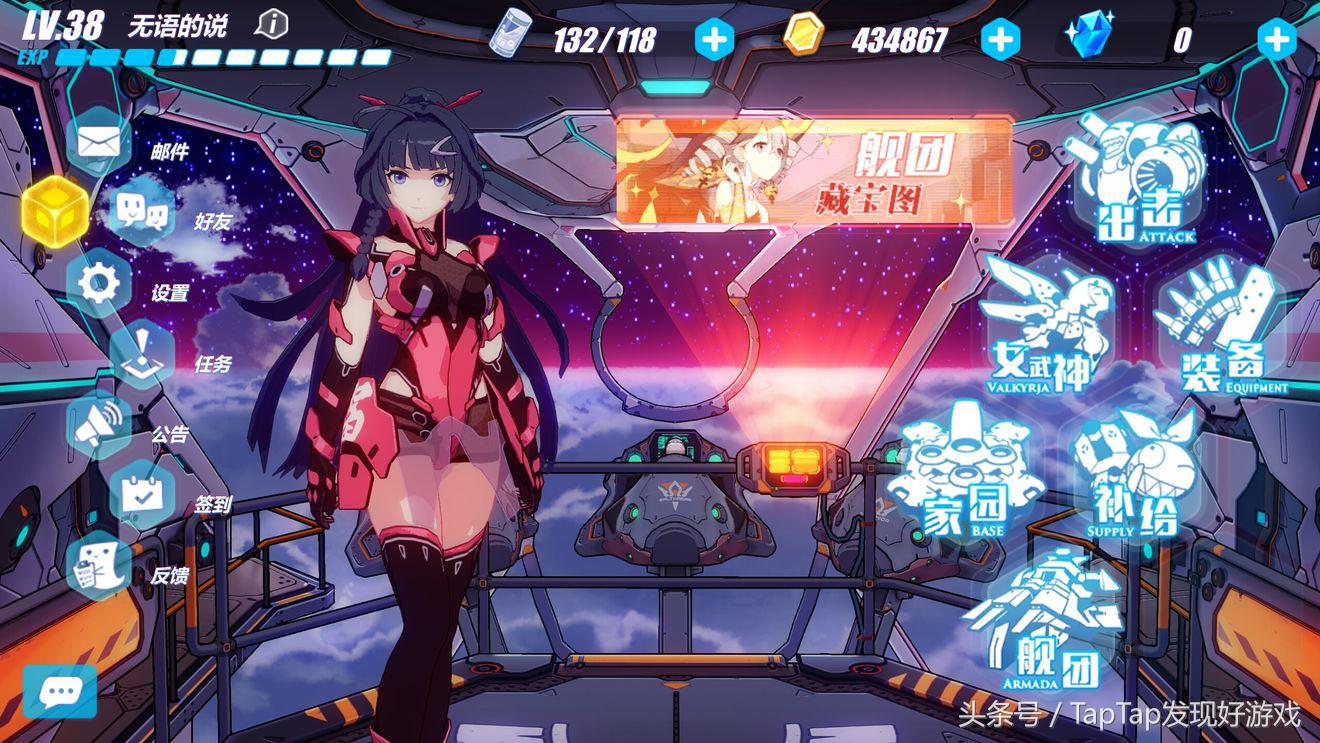Image resolution: width=1320 pixels, height=743 pixels.
Task: Add stamina with the plus button
Action: coord(714,39)
